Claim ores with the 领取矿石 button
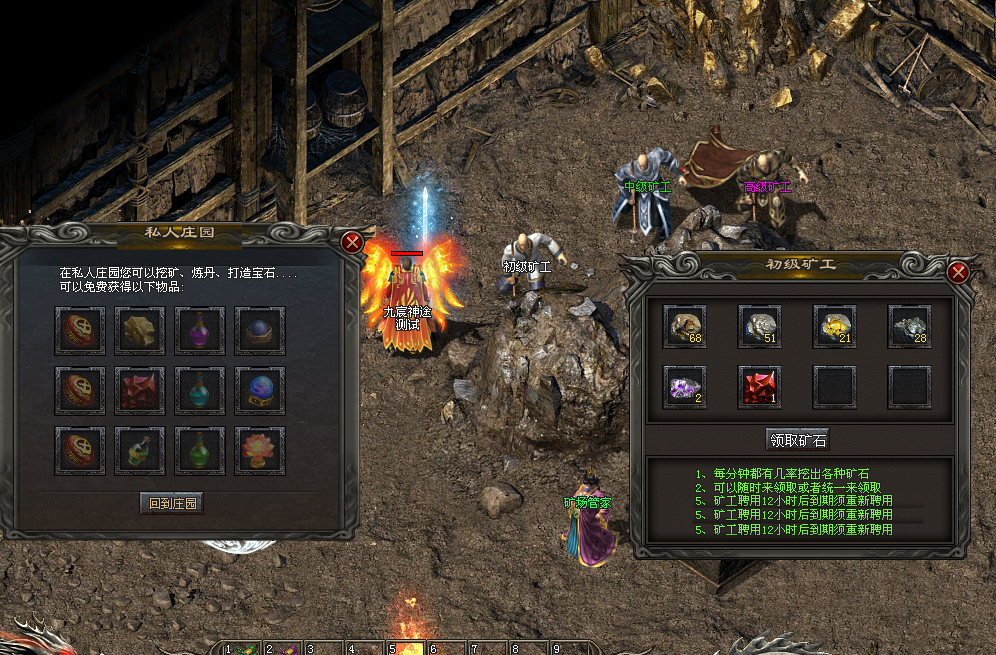The height and width of the screenshot is (655, 996). coord(797,439)
